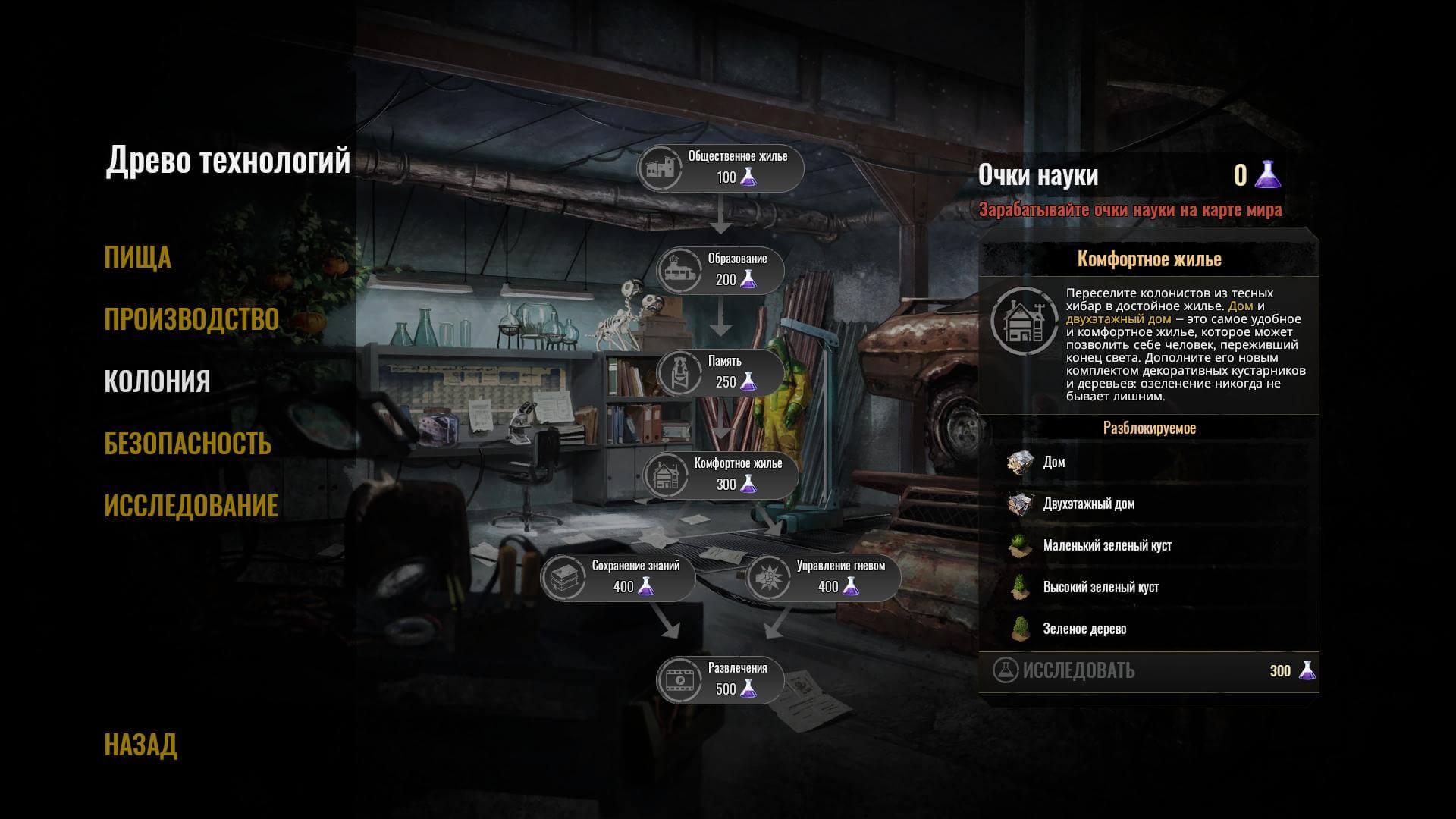Select the Общественное жилье technology node
The image size is (1456, 819).
coord(720,168)
